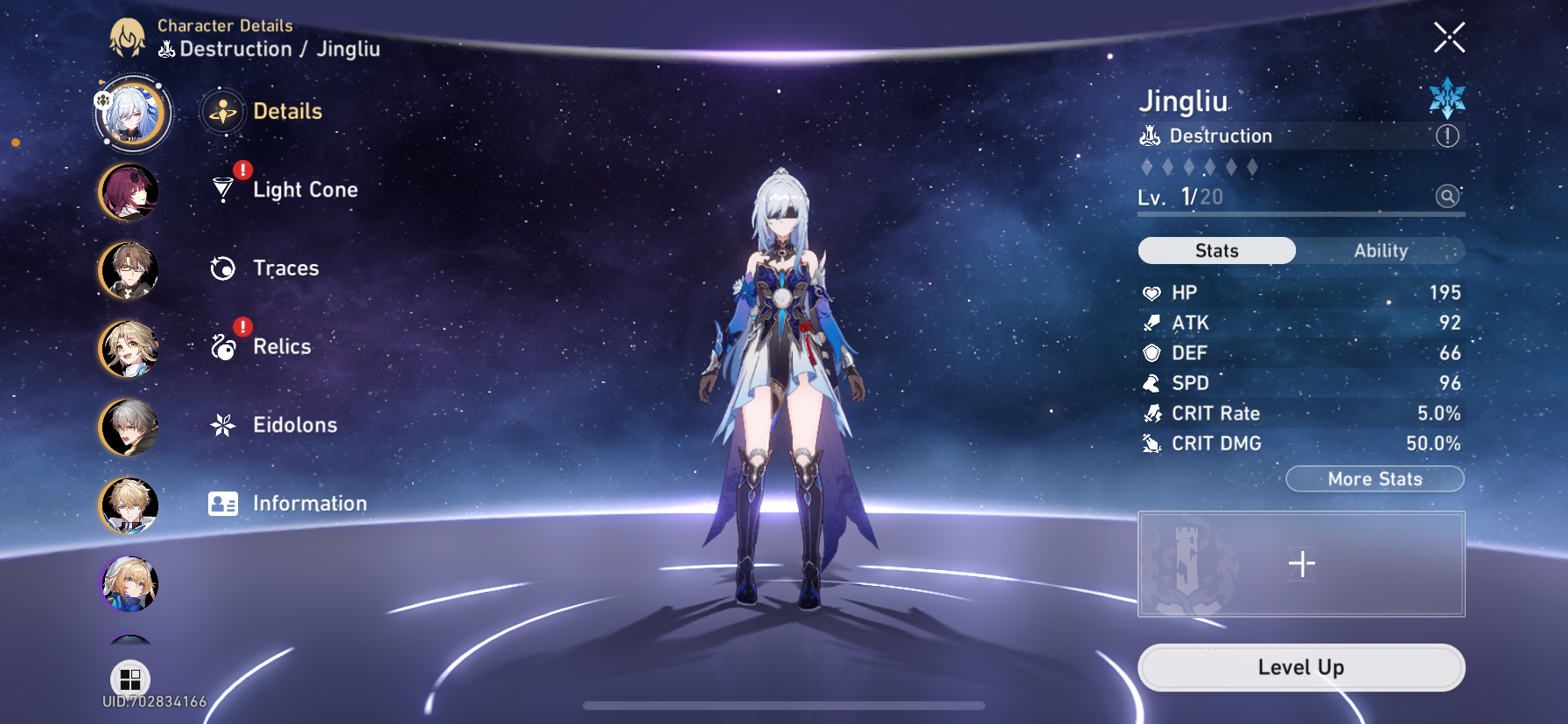Open the Traces panel icon

(x=223, y=268)
